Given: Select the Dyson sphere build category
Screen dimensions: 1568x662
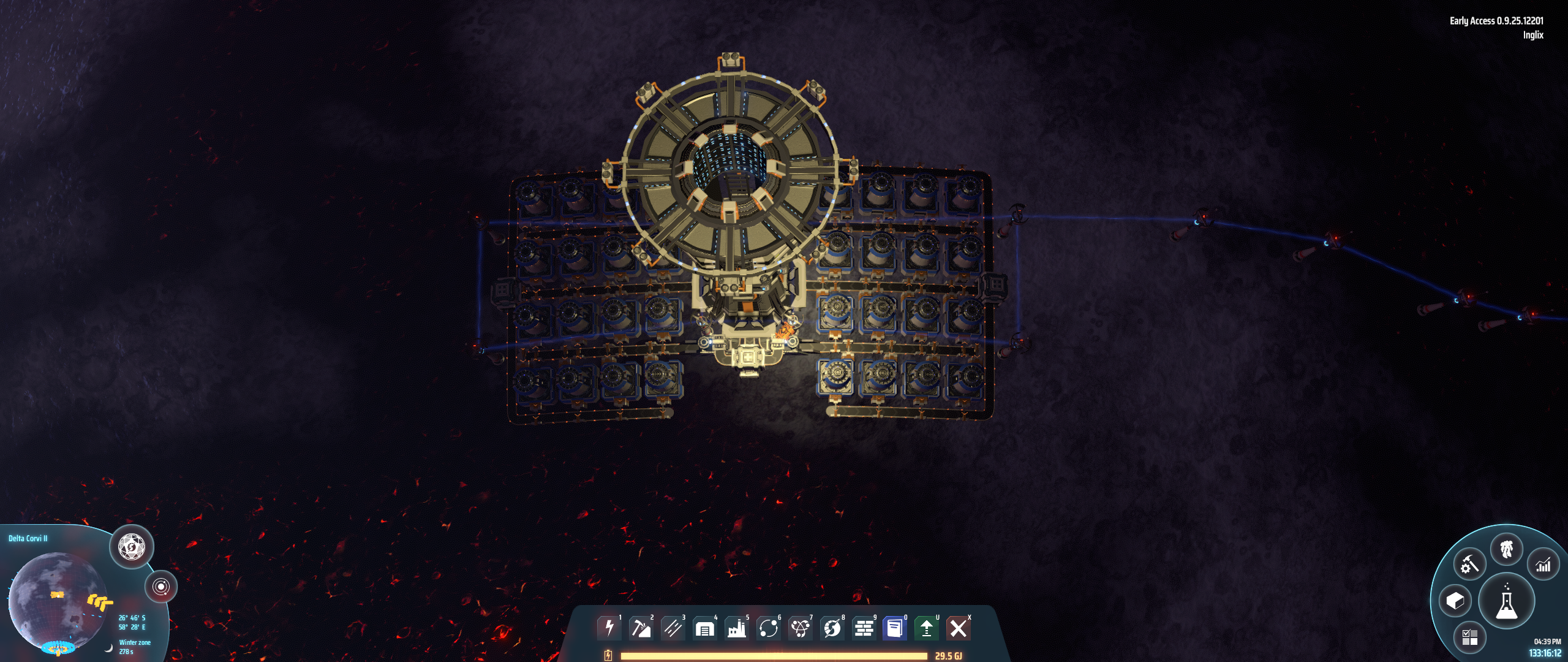Looking at the screenshot, I should [x=832, y=628].
